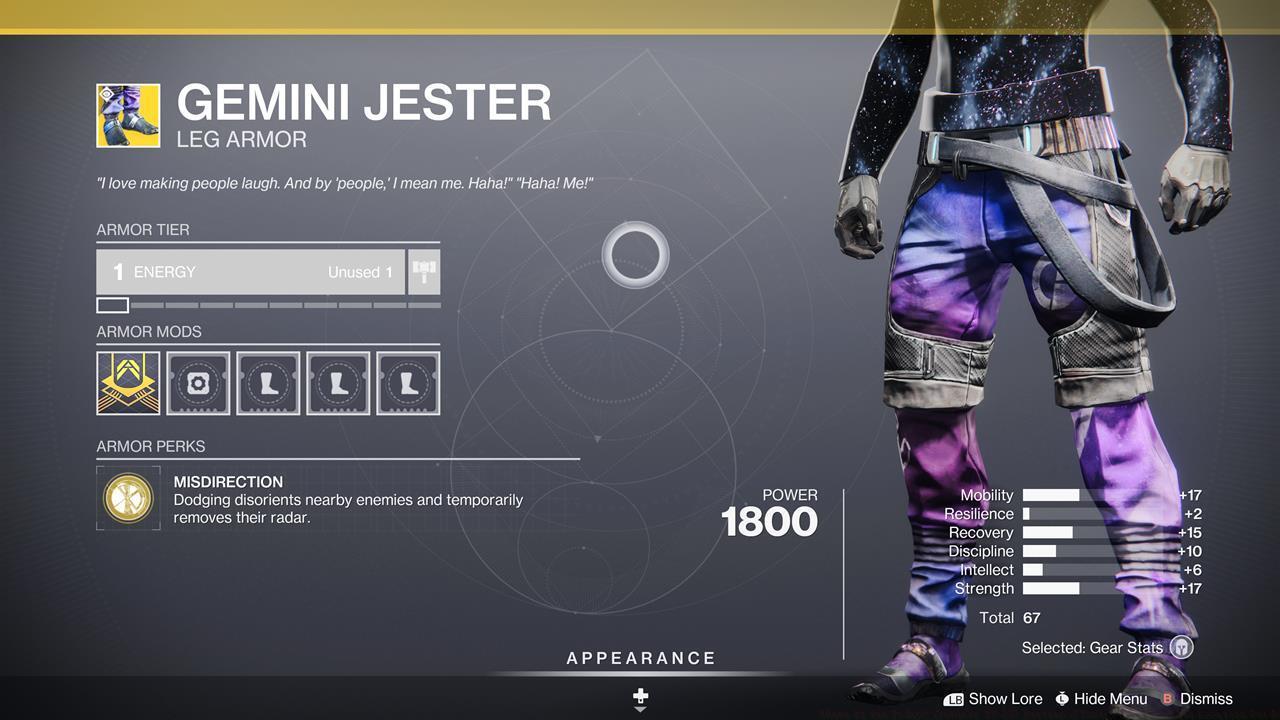Screen dimensions: 1280x720
Task: Toggle Gear Stats display with helmet icon
Action: (1180, 647)
